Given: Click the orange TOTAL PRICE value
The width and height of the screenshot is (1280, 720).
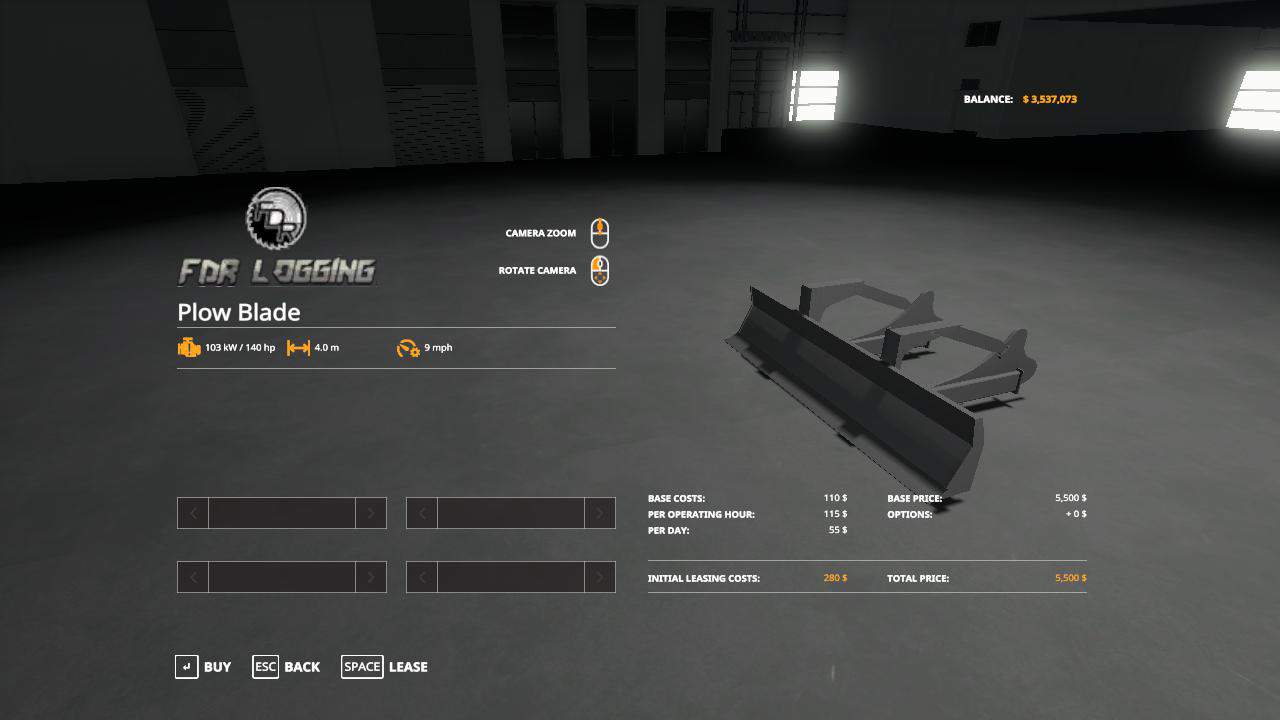Looking at the screenshot, I should click(1070, 578).
